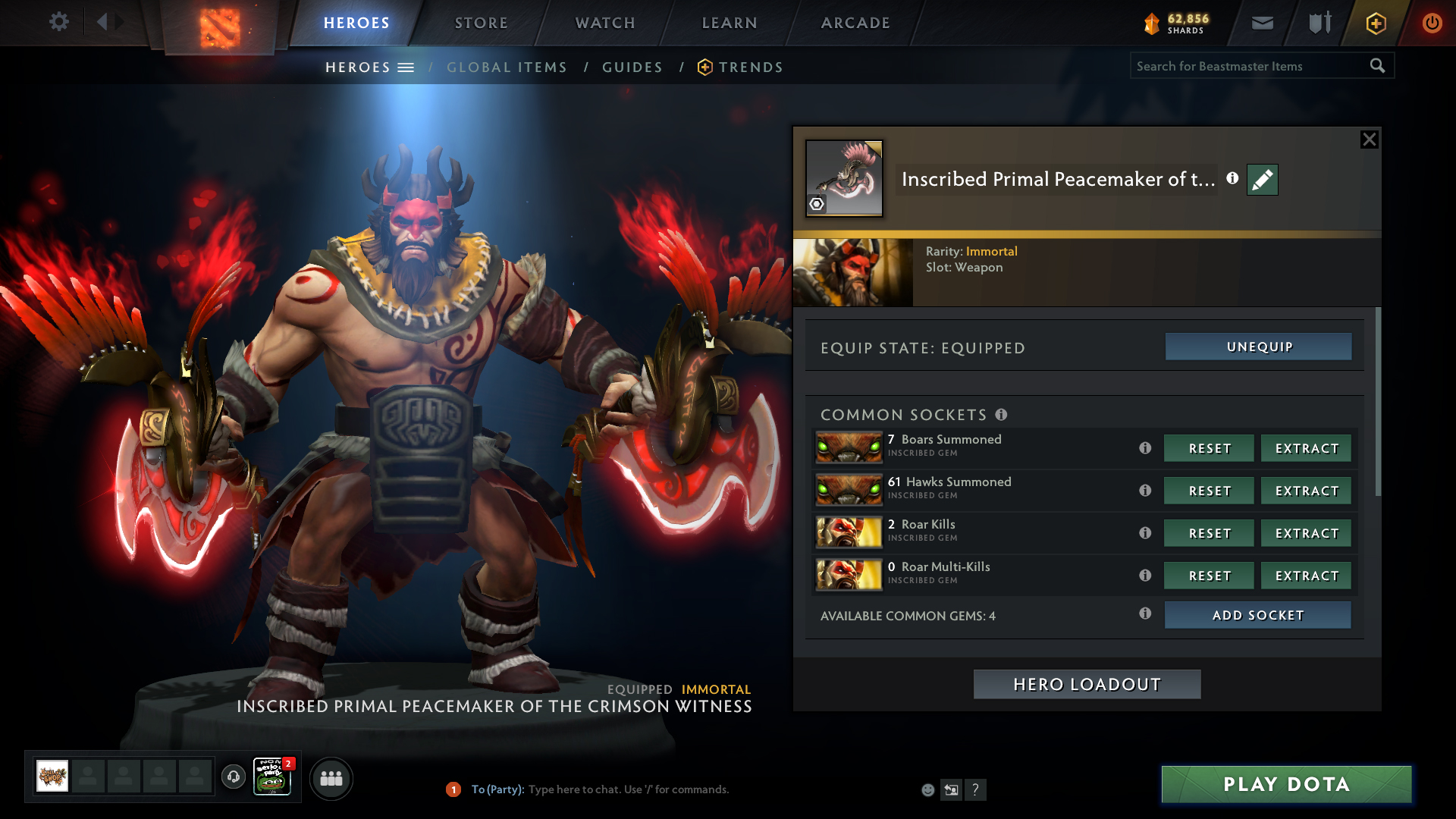View the Trends section

click(x=751, y=67)
